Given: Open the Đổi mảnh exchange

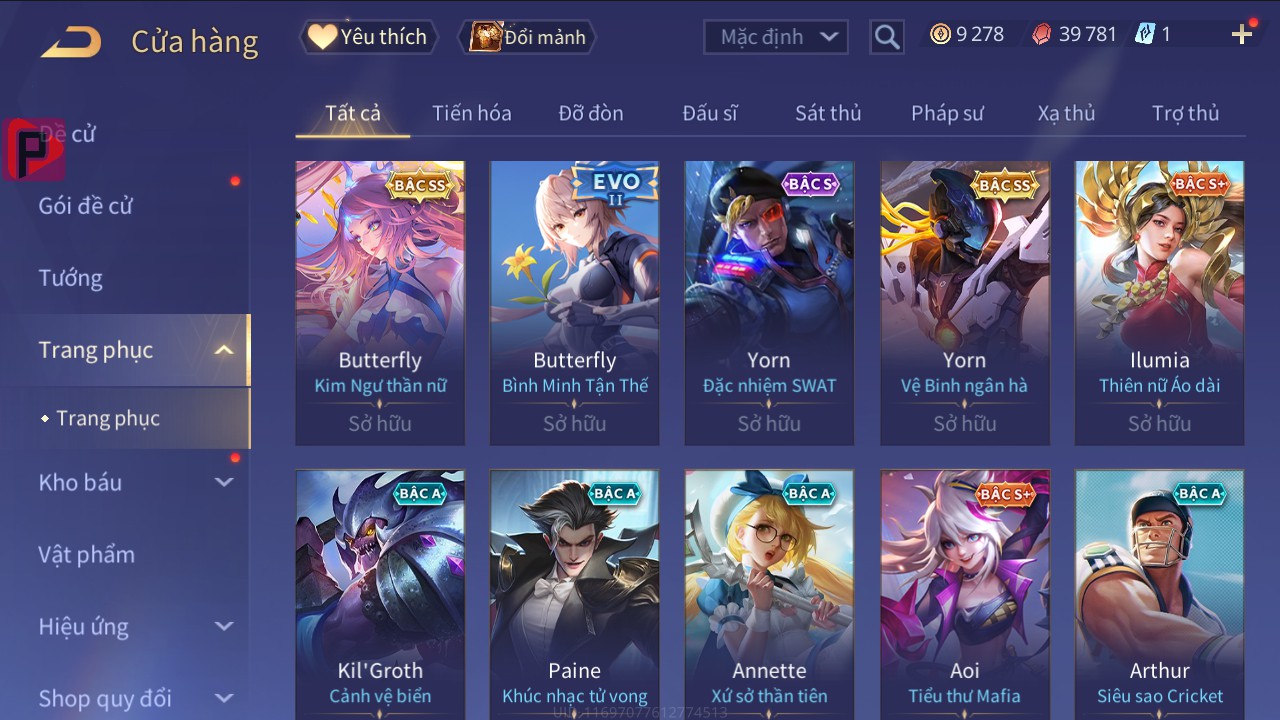Looking at the screenshot, I should click(x=527, y=37).
